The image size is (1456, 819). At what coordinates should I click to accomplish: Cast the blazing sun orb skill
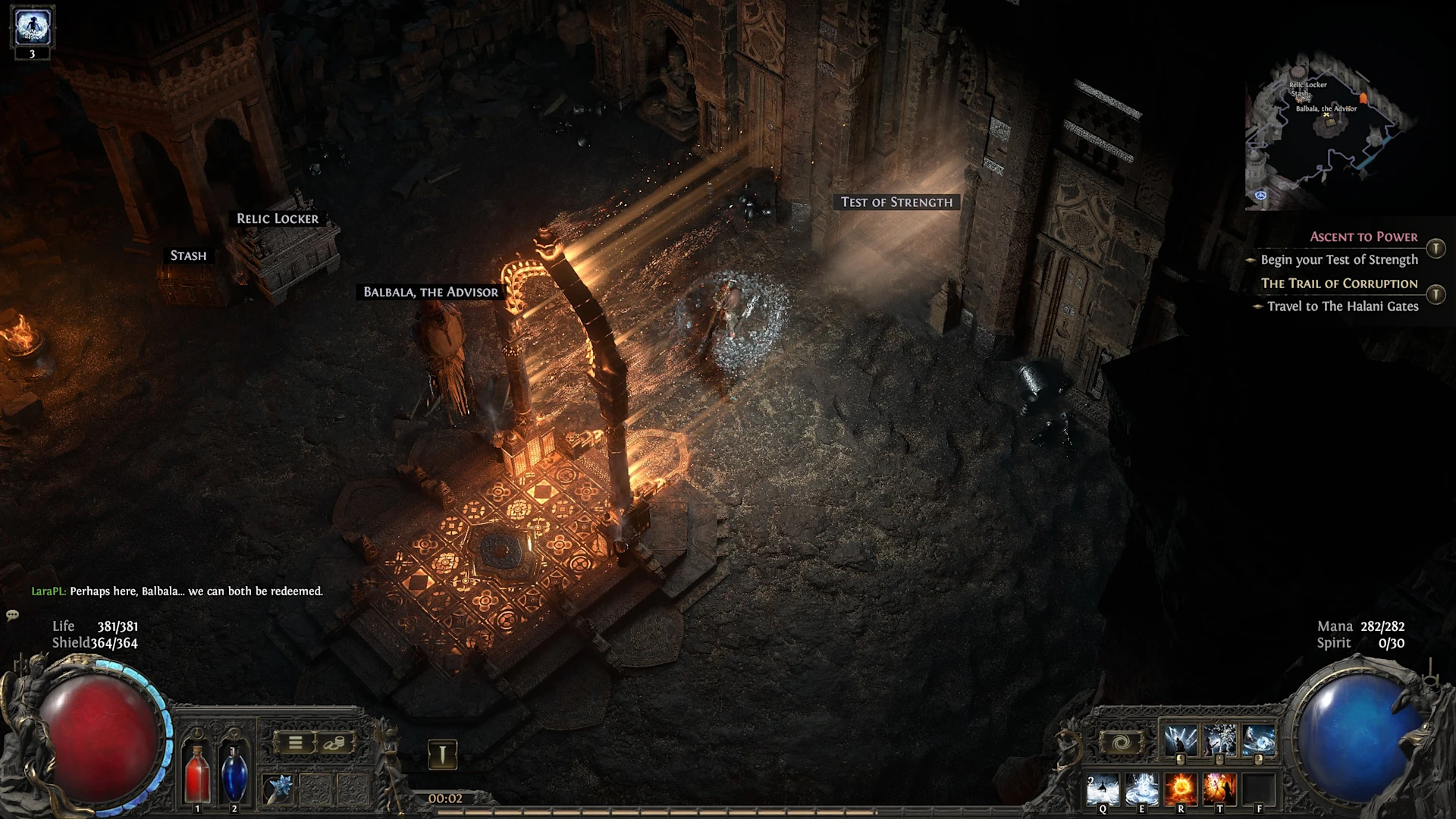[x=1181, y=789]
